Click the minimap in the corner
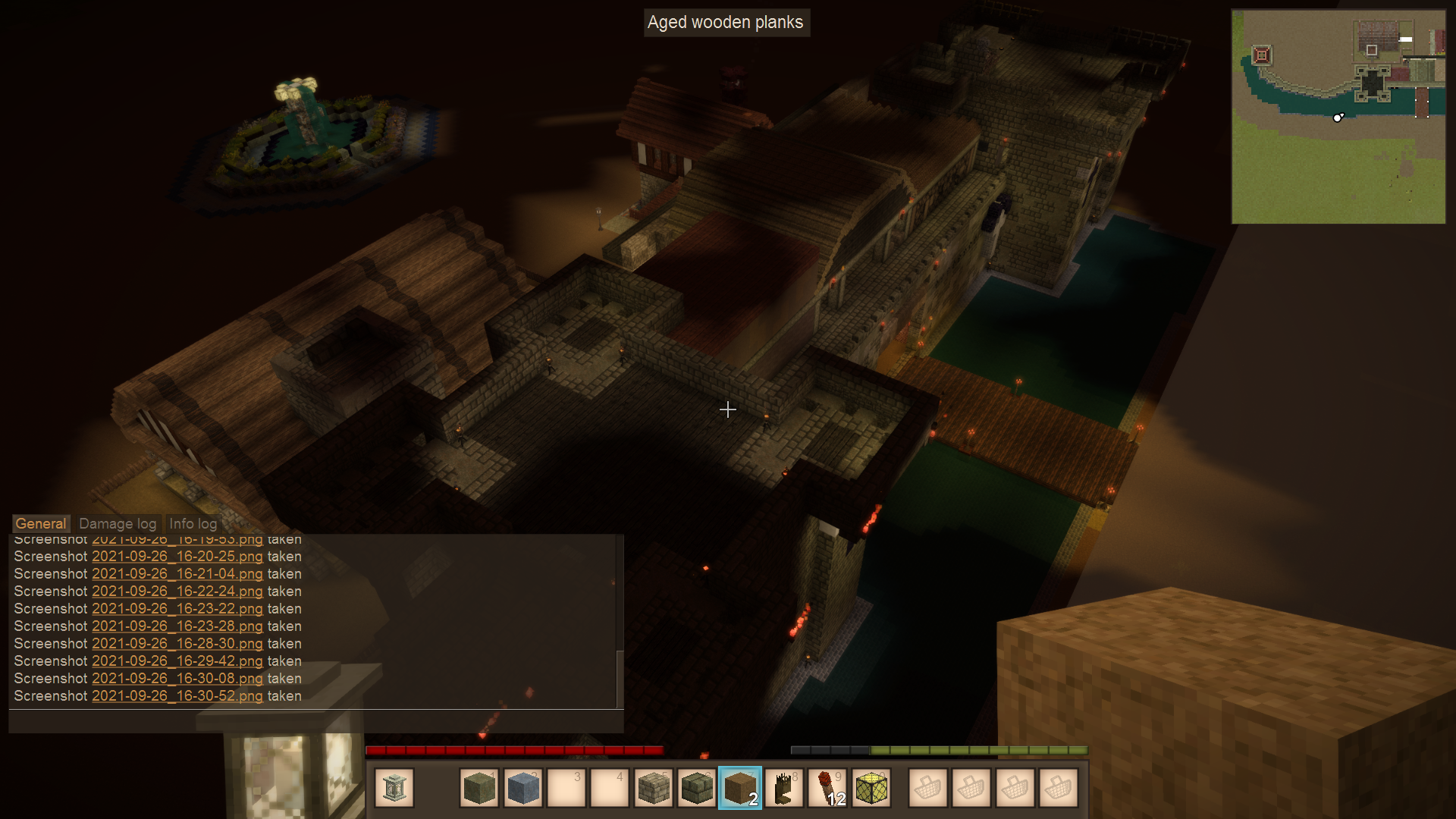Viewport: 1456px width, 819px height. coord(1338,117)
